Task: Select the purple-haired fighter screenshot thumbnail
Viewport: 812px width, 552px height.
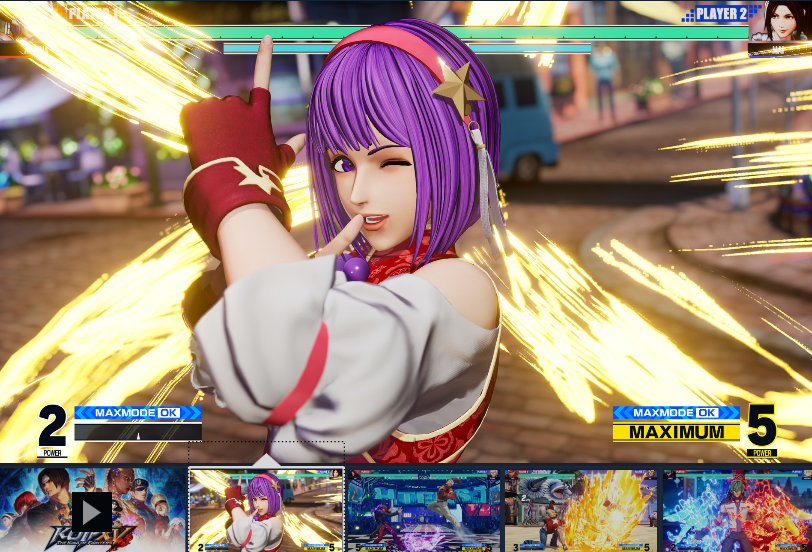Action: coord(266,511)
